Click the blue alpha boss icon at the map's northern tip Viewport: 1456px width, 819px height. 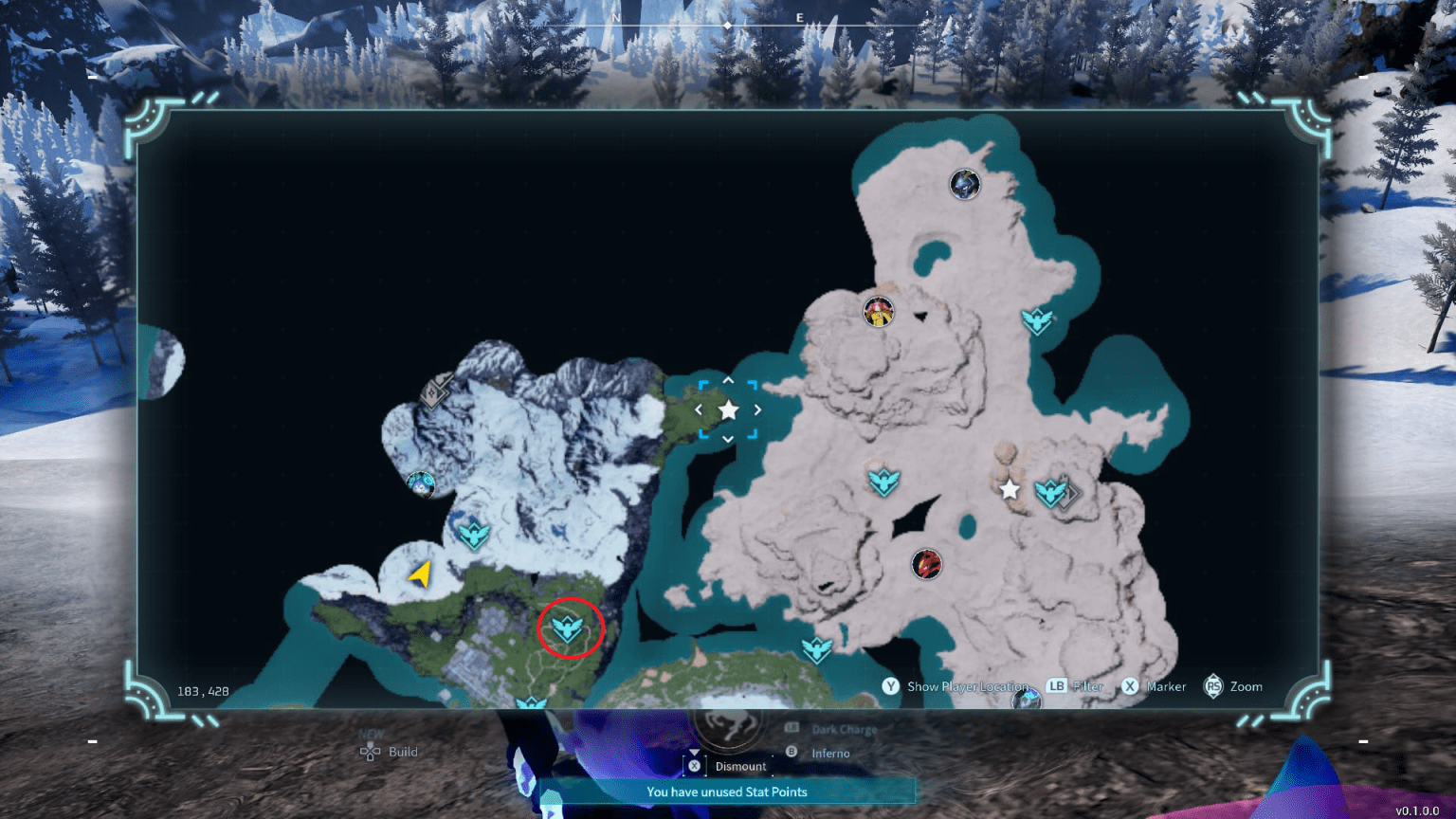(964, 185)
